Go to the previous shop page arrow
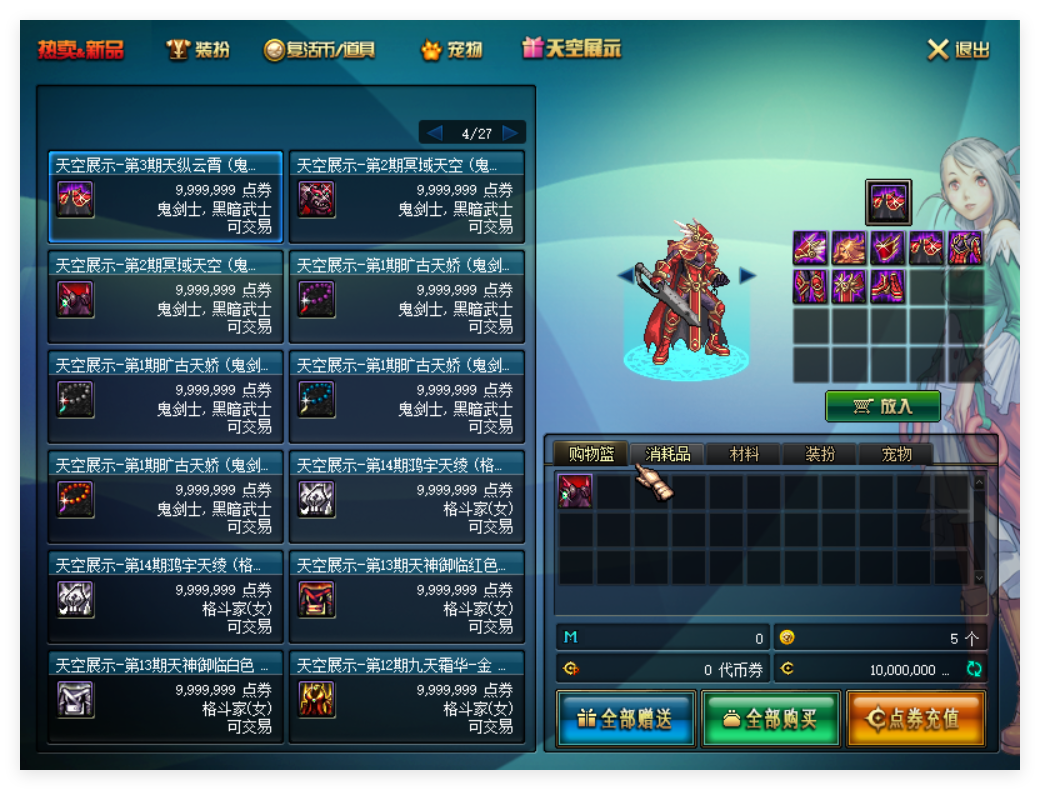Image resolution: width=1040 pixels, height=790 pixels. [x=434, y=133]
